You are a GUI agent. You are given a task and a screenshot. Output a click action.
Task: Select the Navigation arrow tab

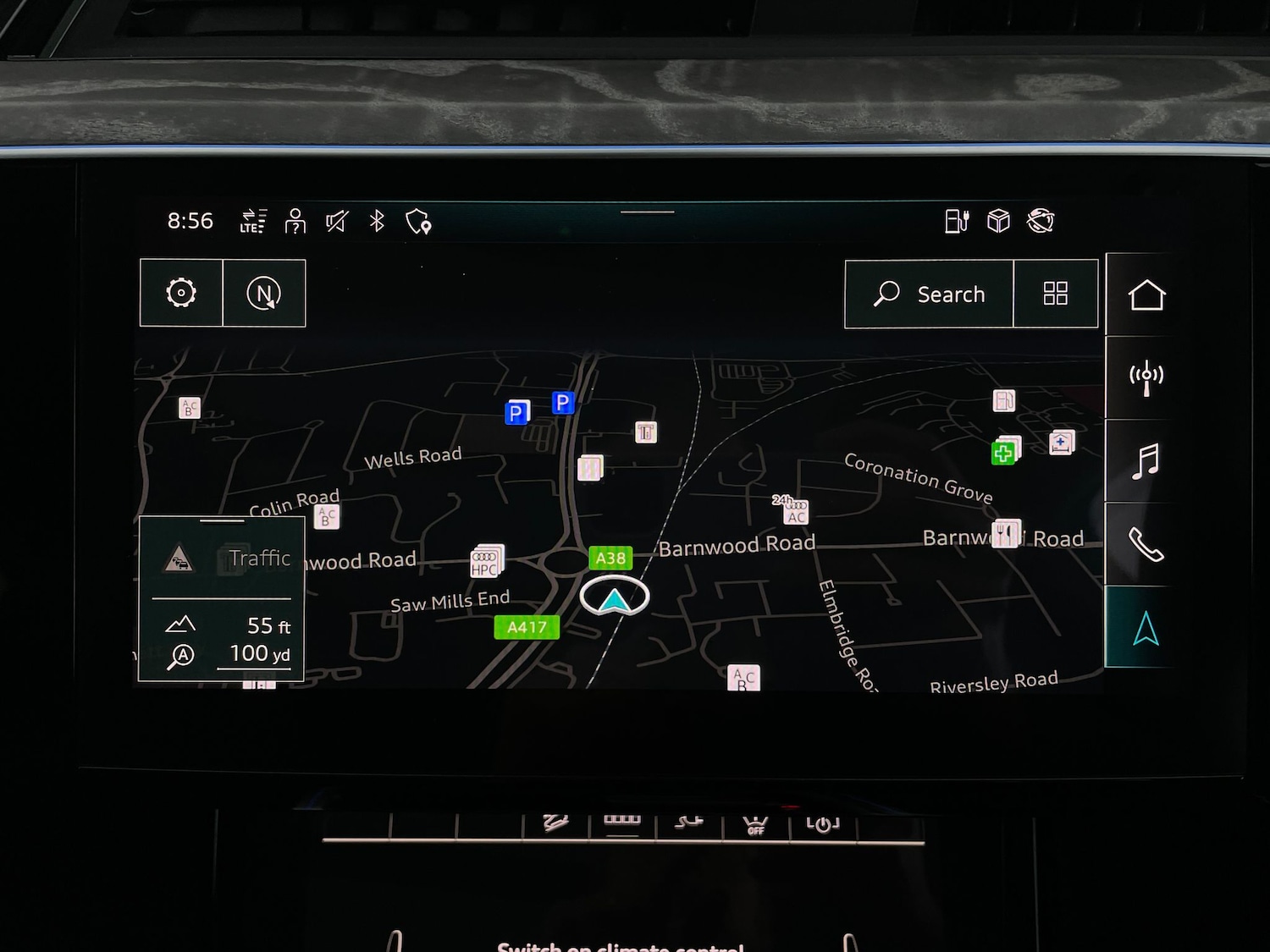tap(1146, 628)
